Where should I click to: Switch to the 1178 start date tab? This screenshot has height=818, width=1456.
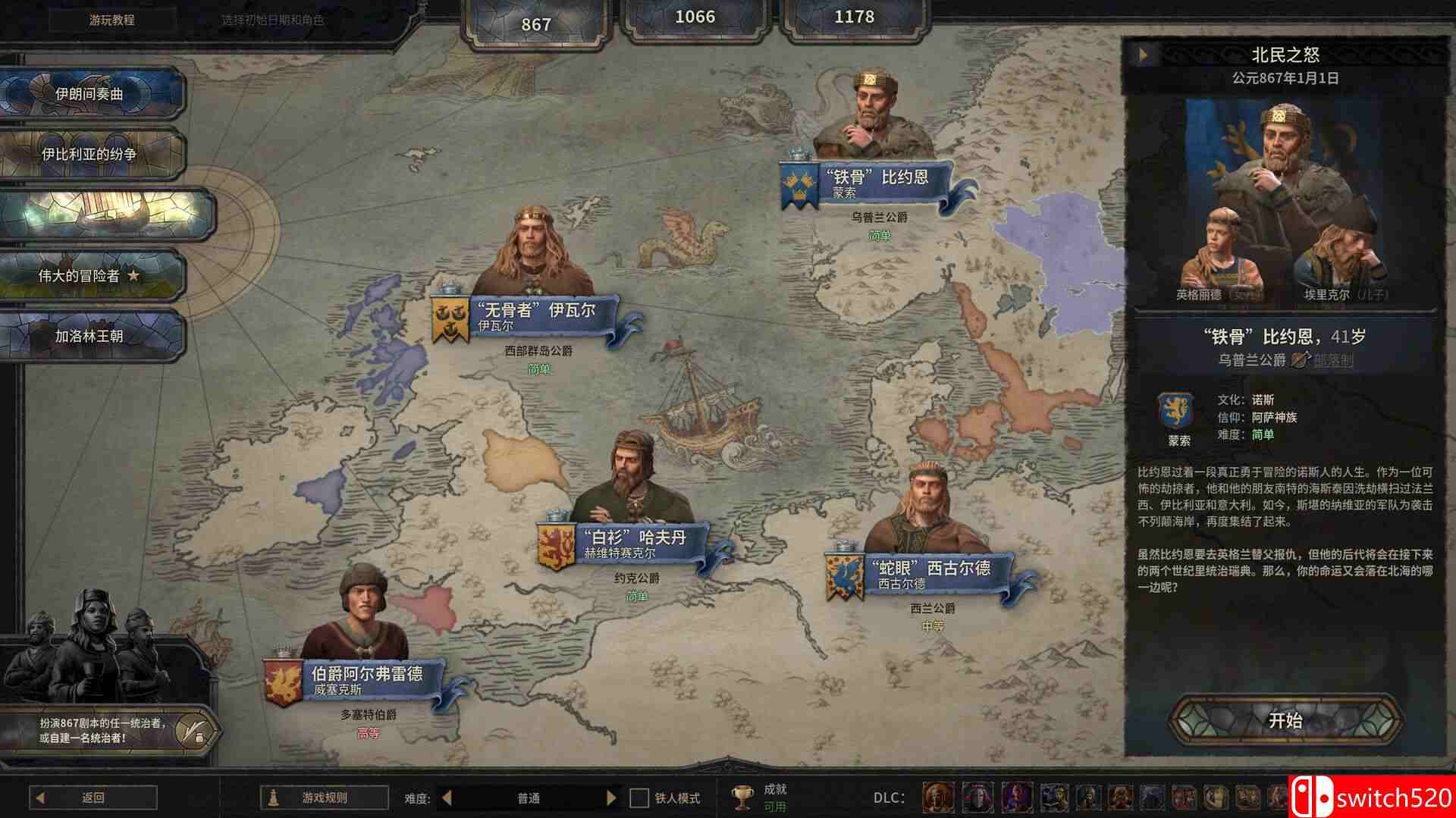pyautogui.click(x=853, y=17)
